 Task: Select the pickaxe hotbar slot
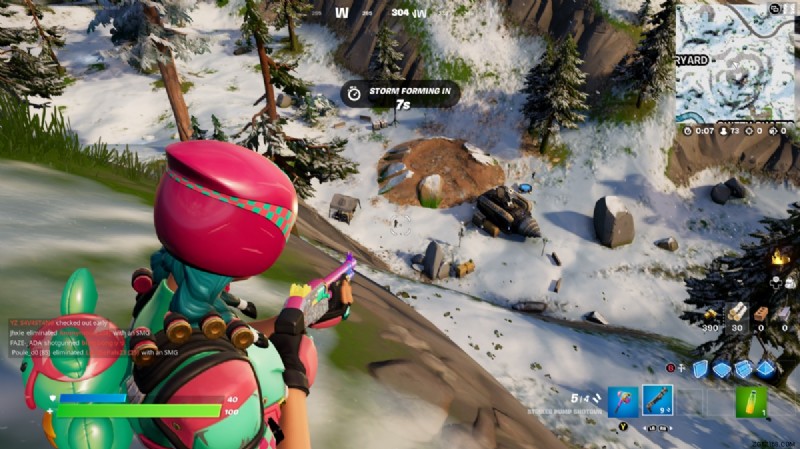(623, 402)
